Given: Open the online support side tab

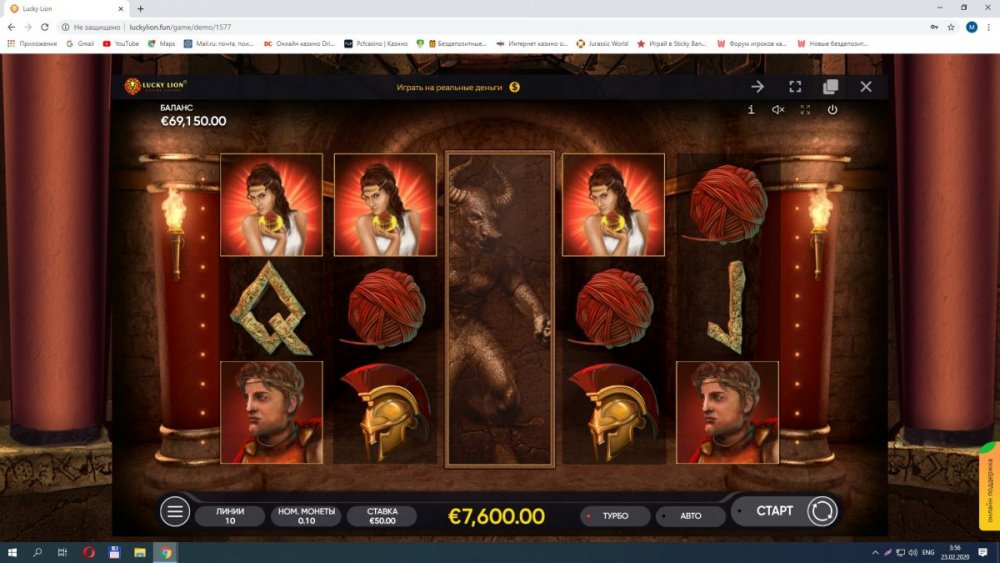Looking at the screenshot, I should pos(988,485).
